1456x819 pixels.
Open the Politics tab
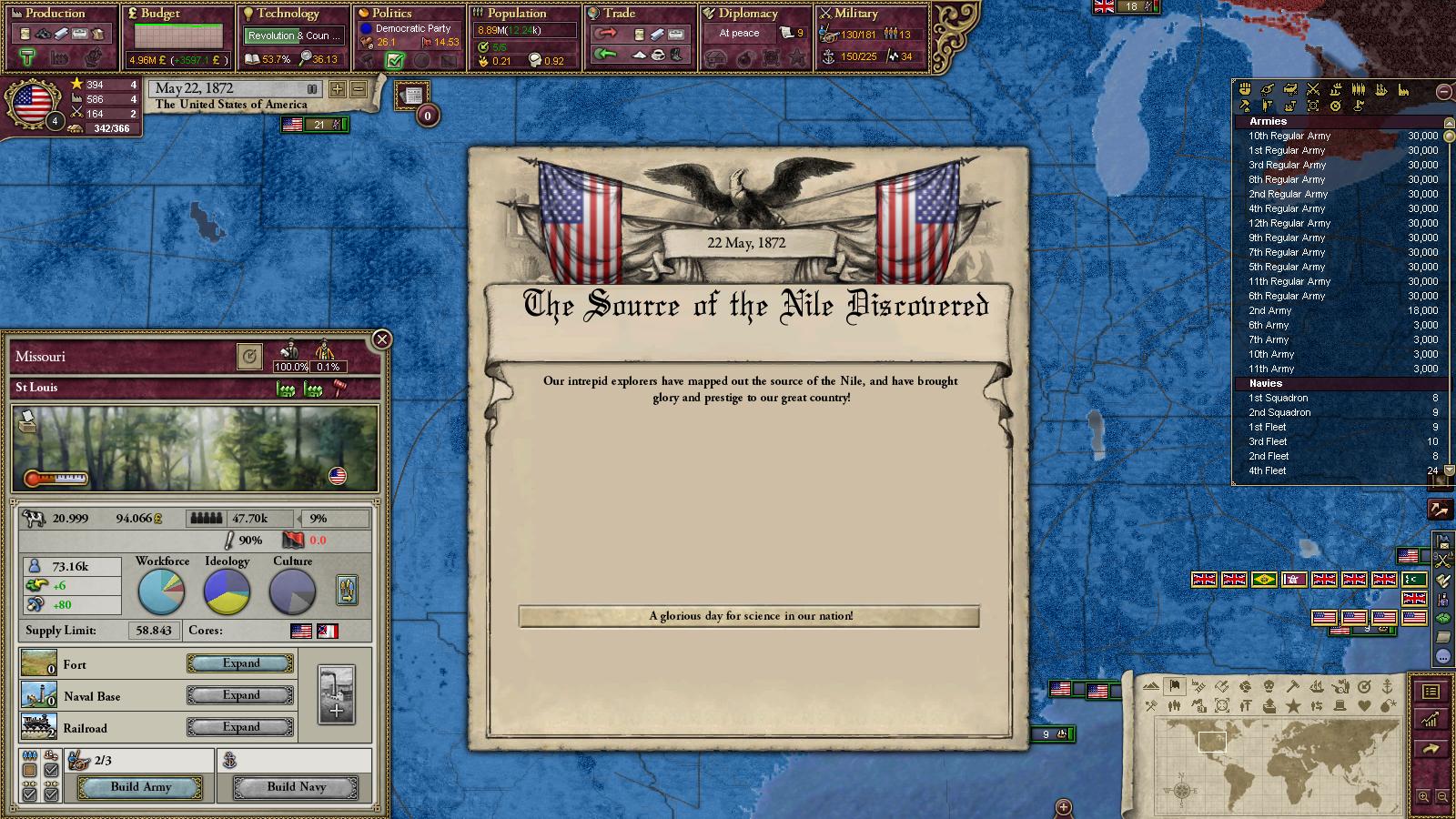(392, 14)
